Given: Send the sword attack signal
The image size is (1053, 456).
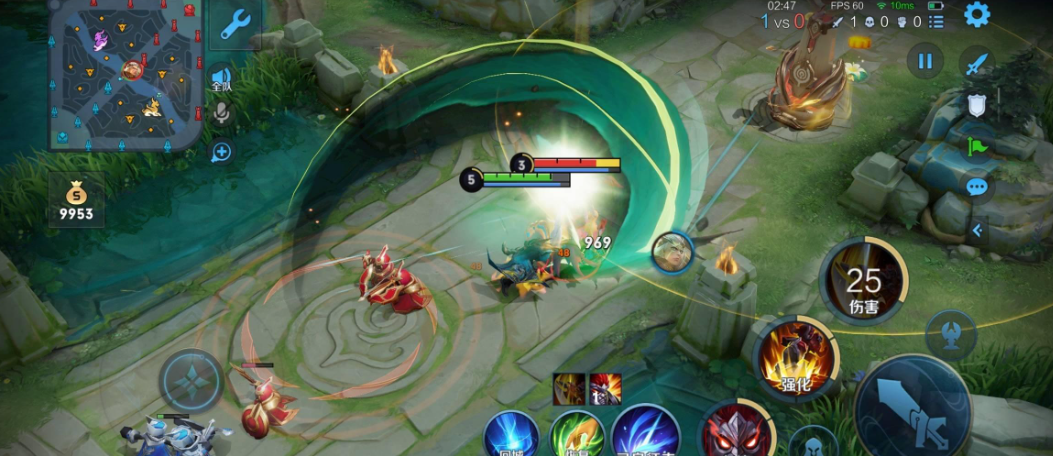Looking at the screenshot, I should 976,63.
